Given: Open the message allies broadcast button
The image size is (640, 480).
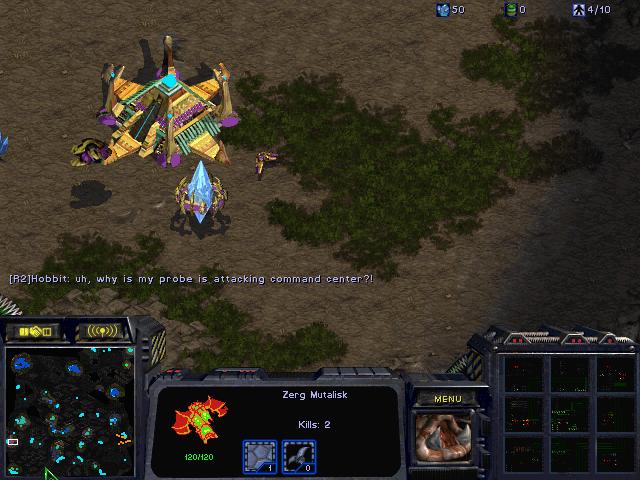Looking at the screenshot, I should pos(103,330).
